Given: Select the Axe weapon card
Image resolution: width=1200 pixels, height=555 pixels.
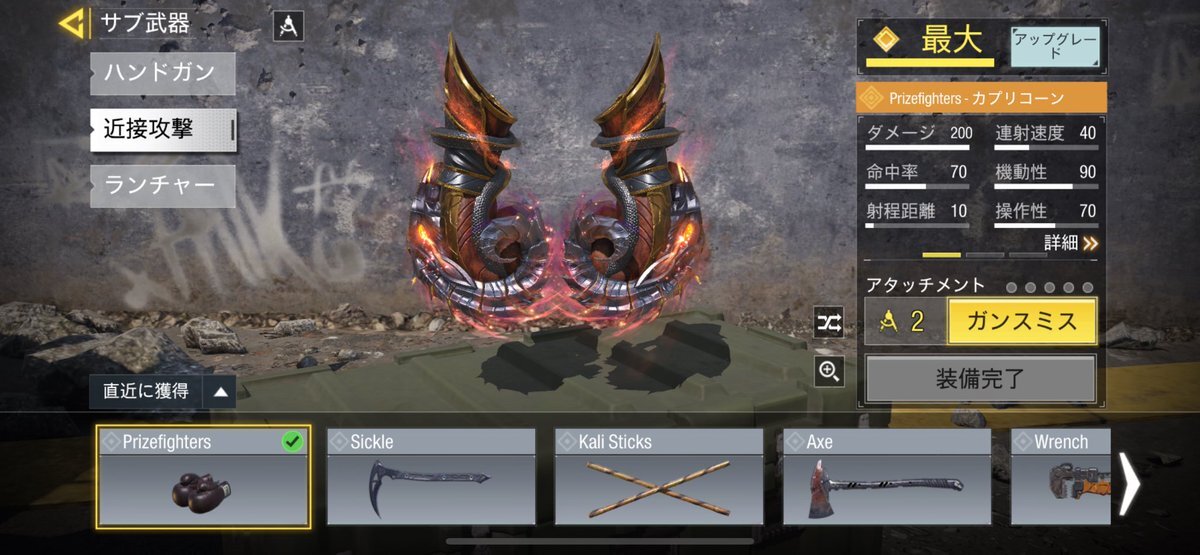Looking at the screenshot, I should (887, 476).
